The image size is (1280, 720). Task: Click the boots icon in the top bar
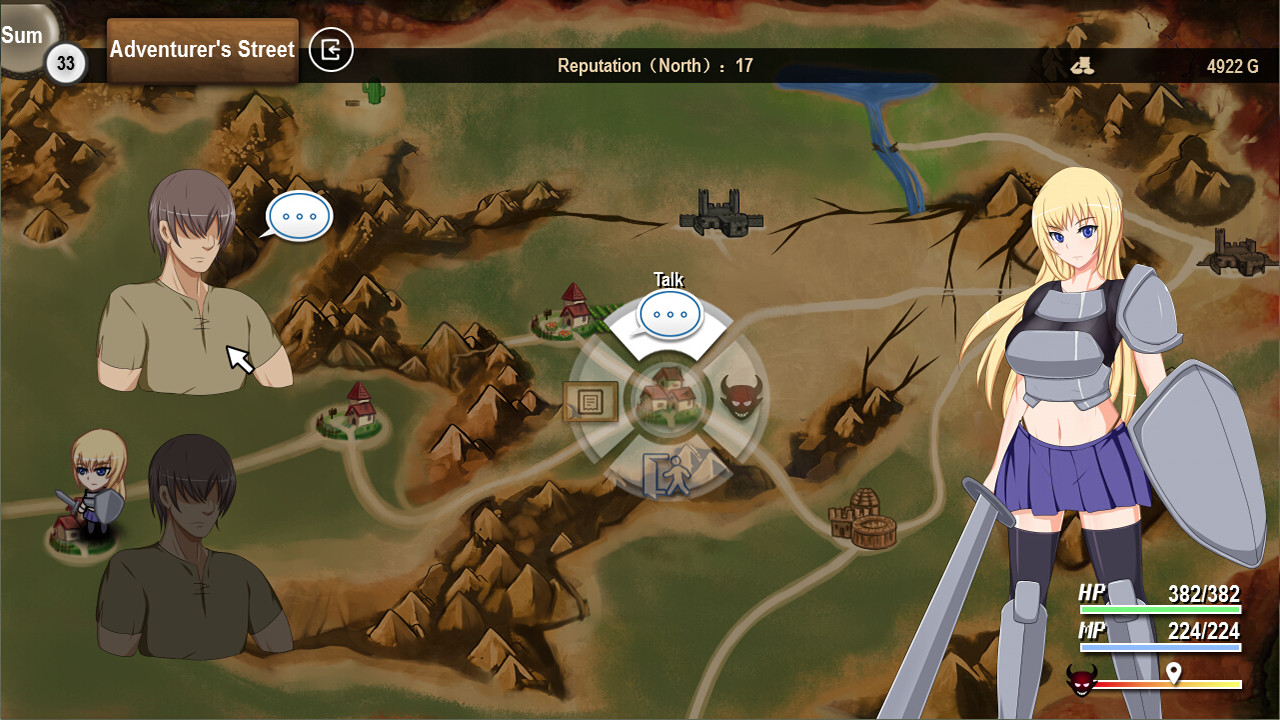(1081, 66)
